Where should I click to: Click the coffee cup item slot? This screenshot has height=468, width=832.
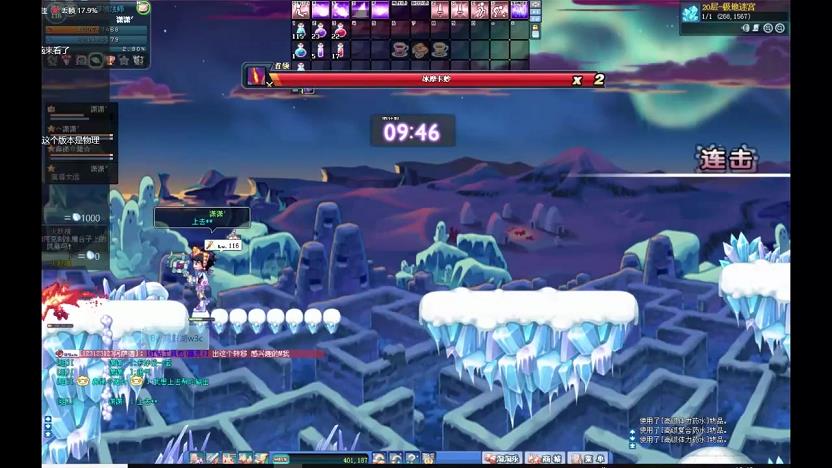pos(399,48)
